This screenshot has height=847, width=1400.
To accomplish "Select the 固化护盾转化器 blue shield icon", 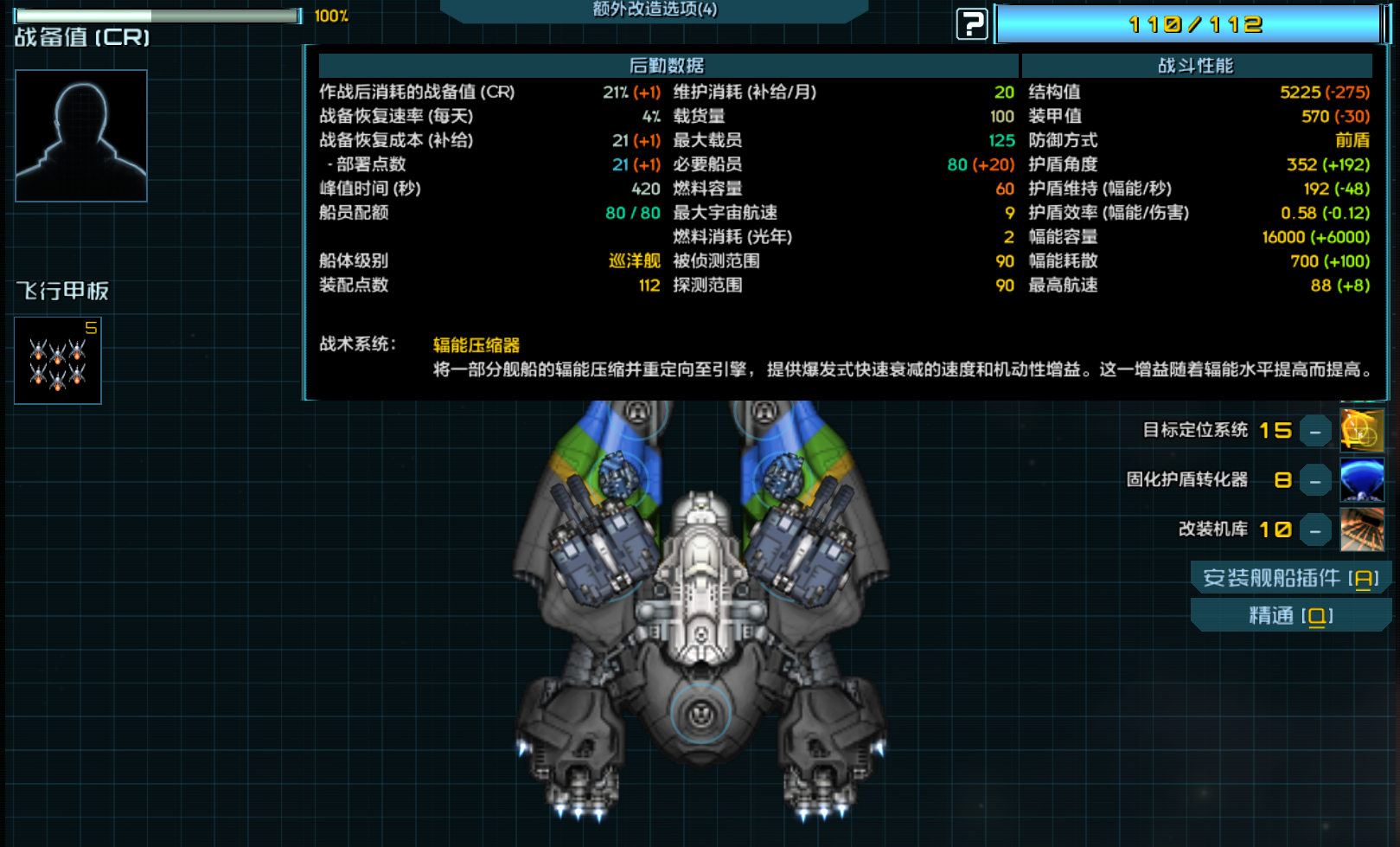I will click(x=1361, y=480).
